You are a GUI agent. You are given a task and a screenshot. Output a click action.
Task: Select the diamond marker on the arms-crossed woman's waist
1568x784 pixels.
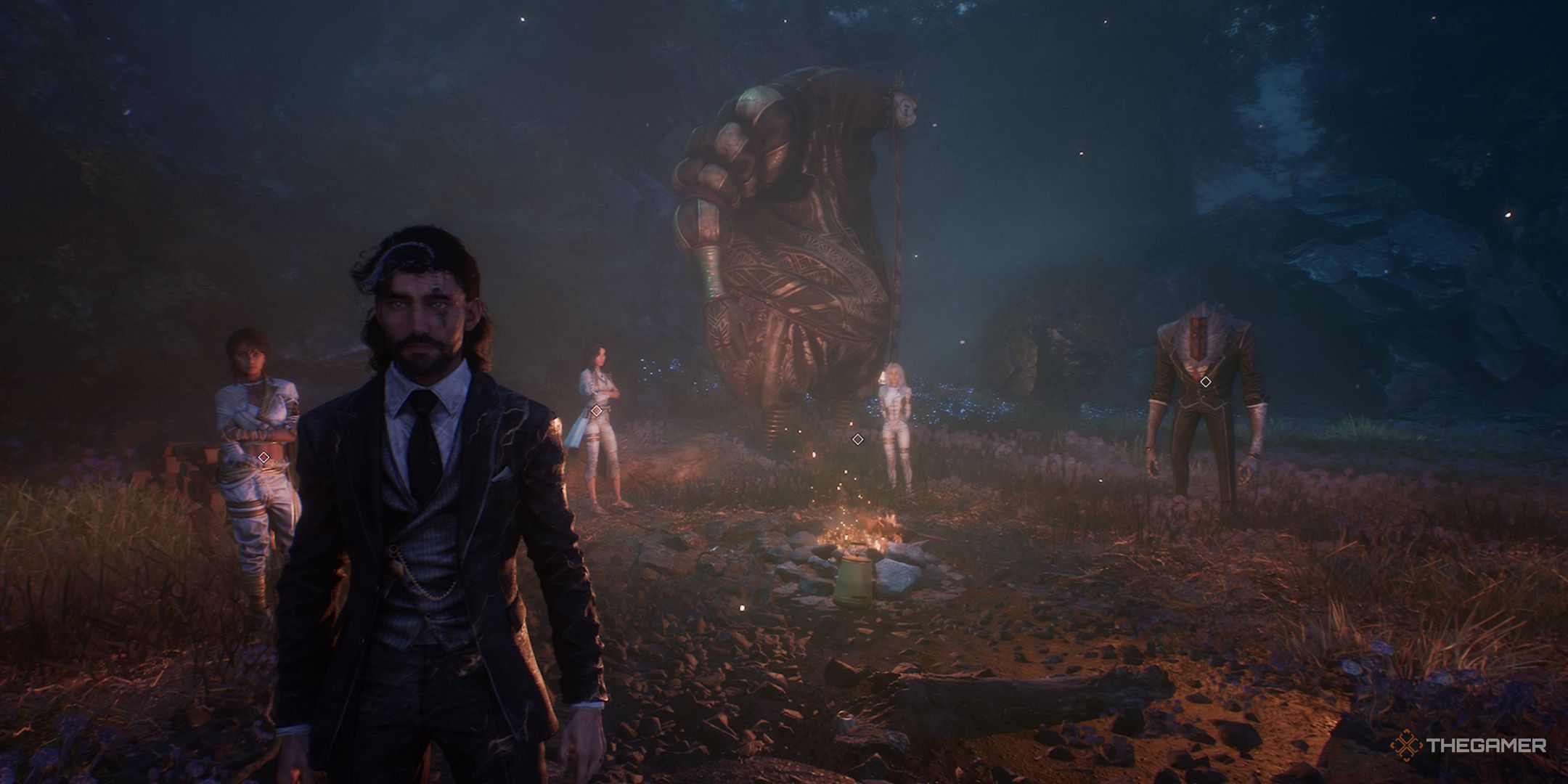click(x=264, y=457)
